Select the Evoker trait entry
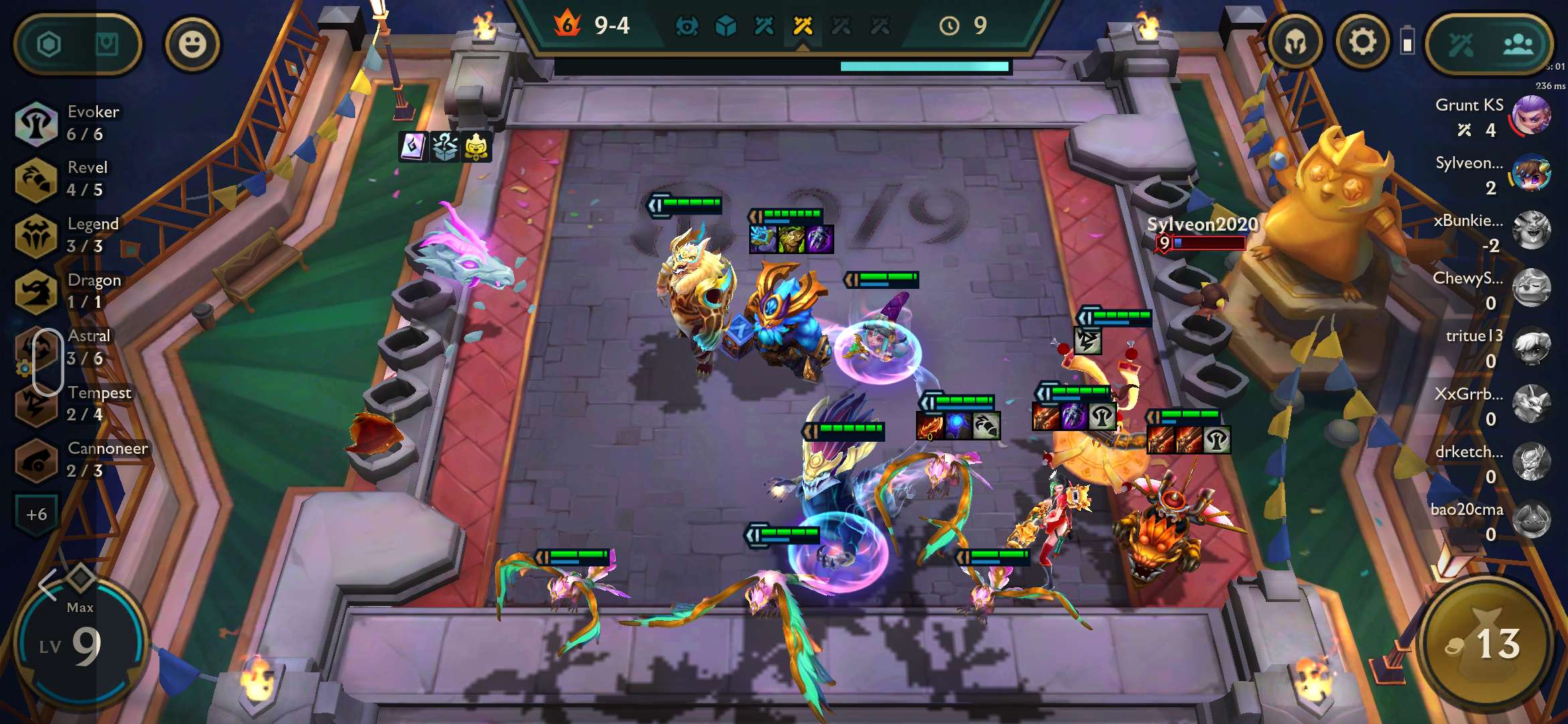1568x724 pixels. (x=67, y=123)
